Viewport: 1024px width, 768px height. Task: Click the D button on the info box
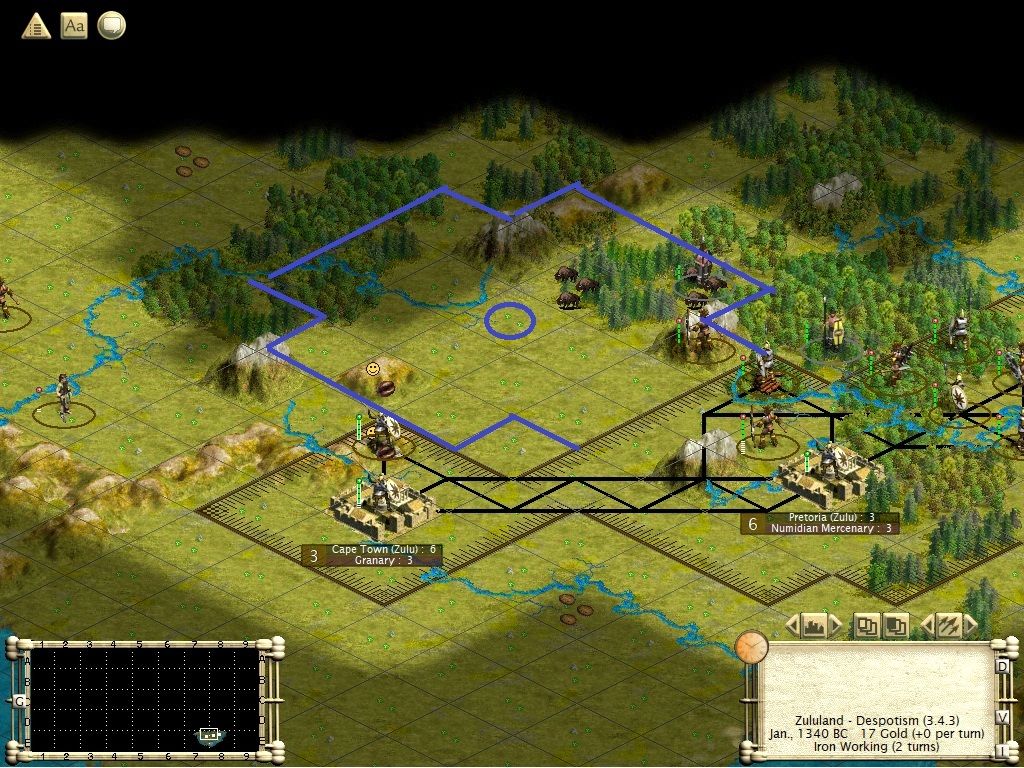click(1002, 667)
